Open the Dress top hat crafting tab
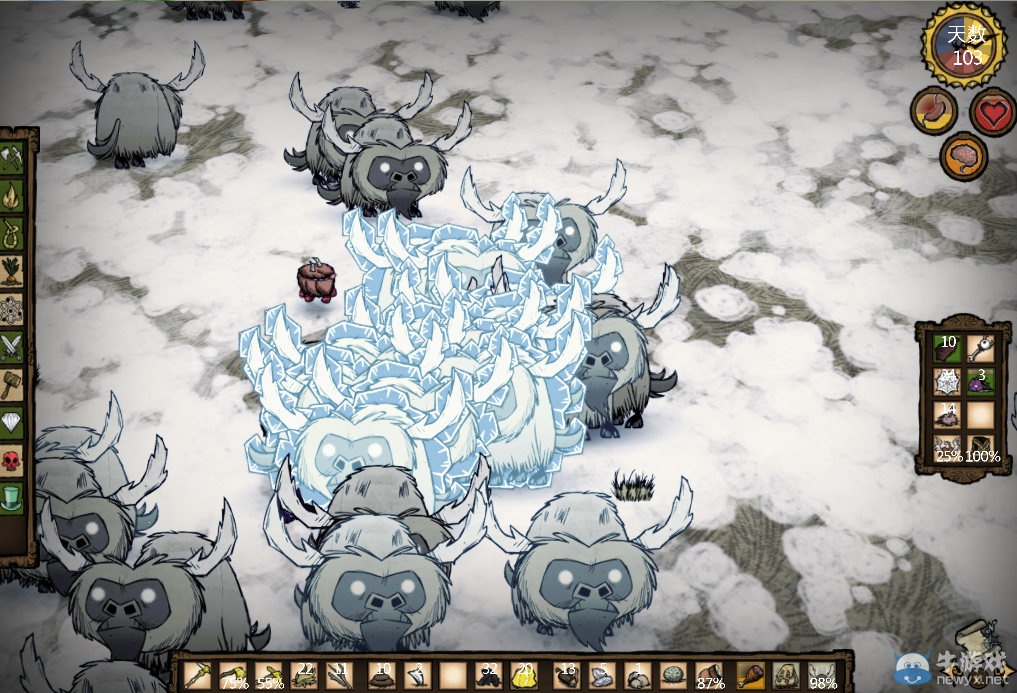The width and height of the screenshot is (1017, 693). pos(12,497)
